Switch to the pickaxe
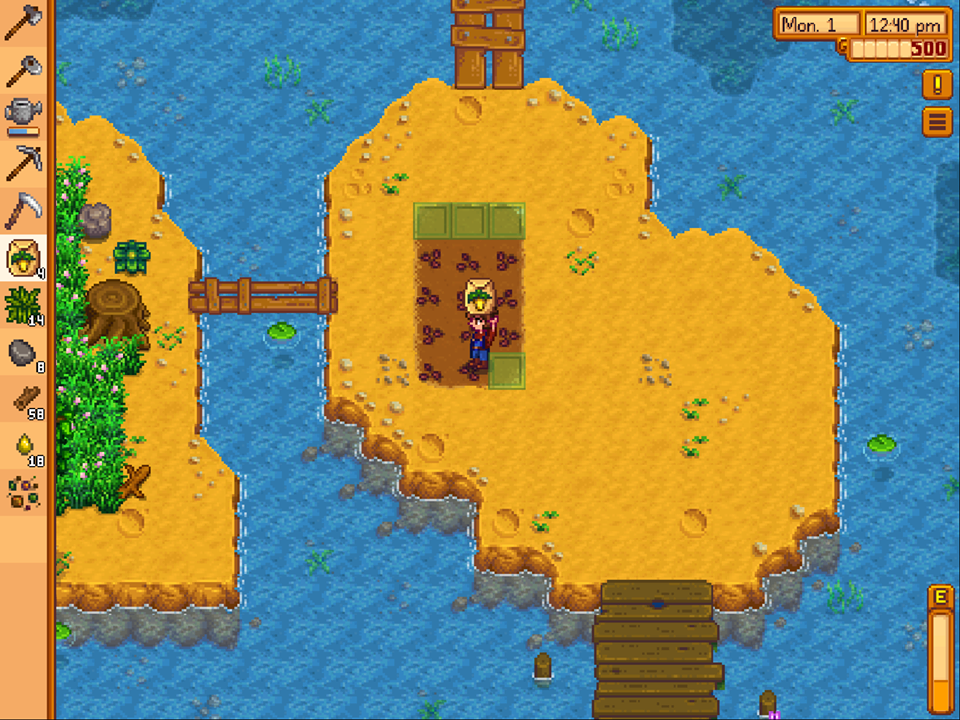The image size is (960, 720). 23,163
